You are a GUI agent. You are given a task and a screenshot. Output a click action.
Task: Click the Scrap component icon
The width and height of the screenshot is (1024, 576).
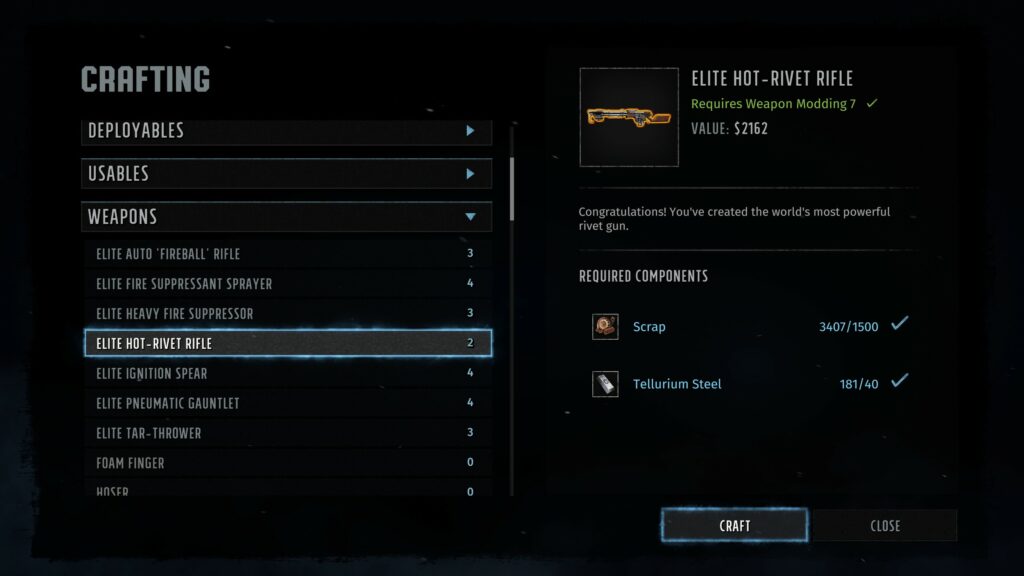[x=605, y=327]
